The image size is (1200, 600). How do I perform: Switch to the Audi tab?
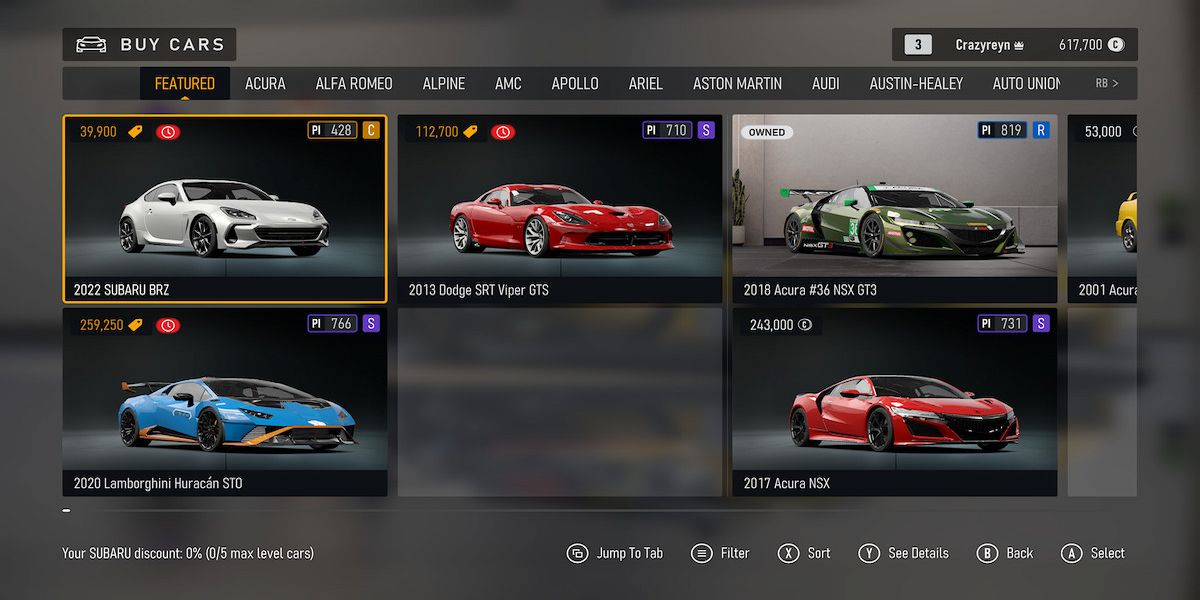coord(825,84)
